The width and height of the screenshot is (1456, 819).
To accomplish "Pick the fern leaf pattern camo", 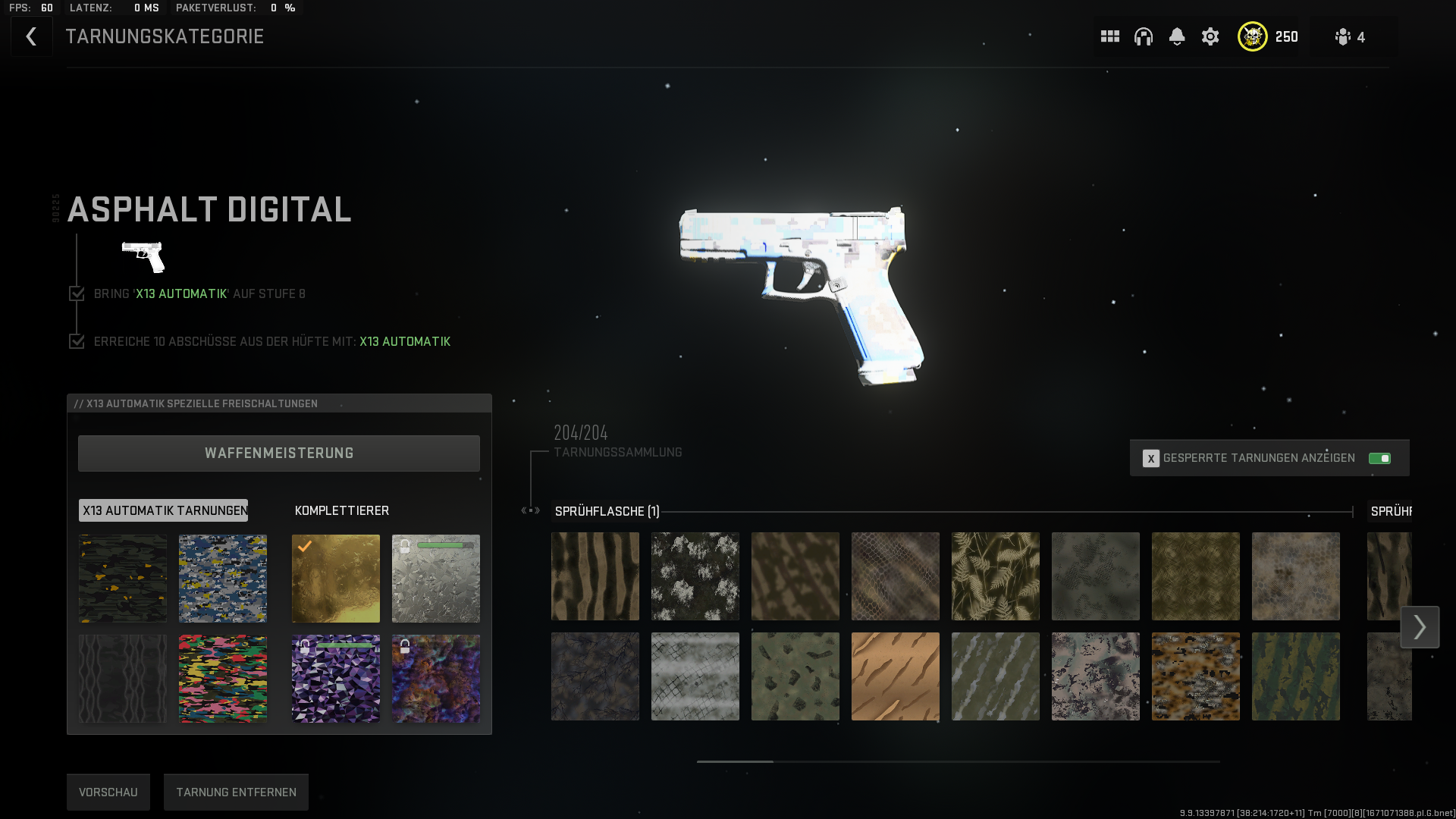I will point(996,576).
